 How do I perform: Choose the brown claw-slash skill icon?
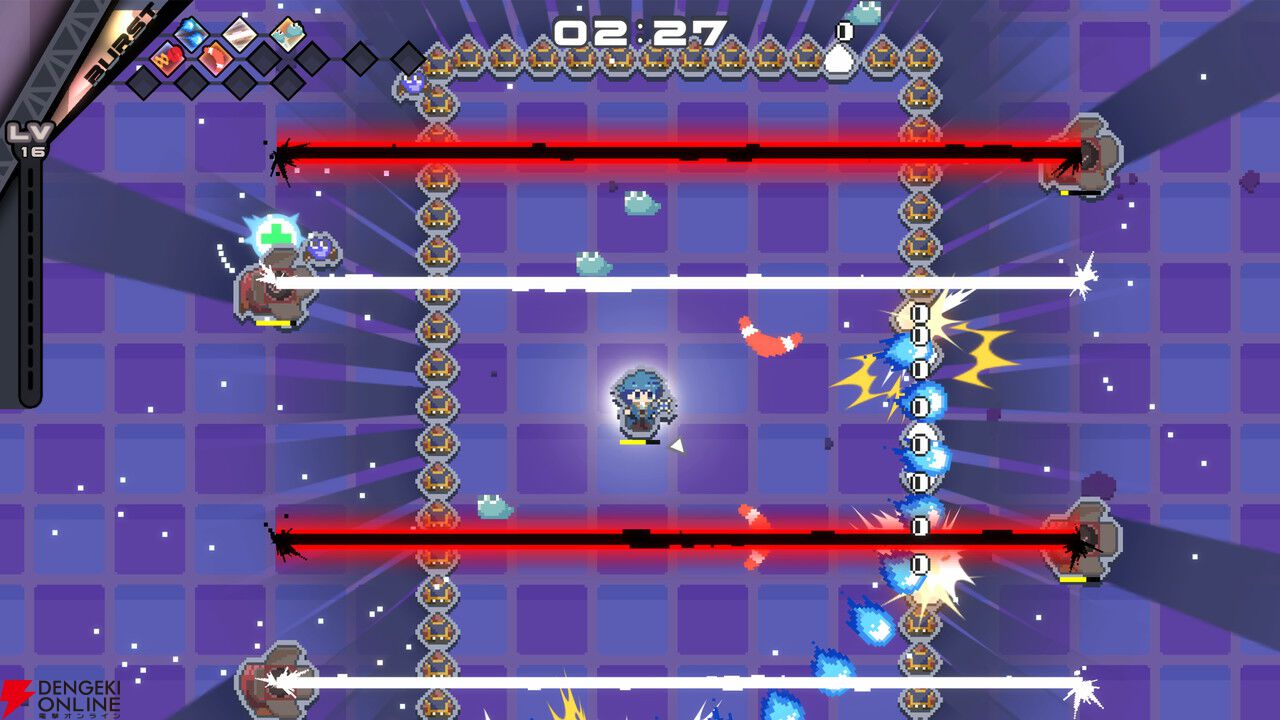pyautogui.click(x=216, y=56)
